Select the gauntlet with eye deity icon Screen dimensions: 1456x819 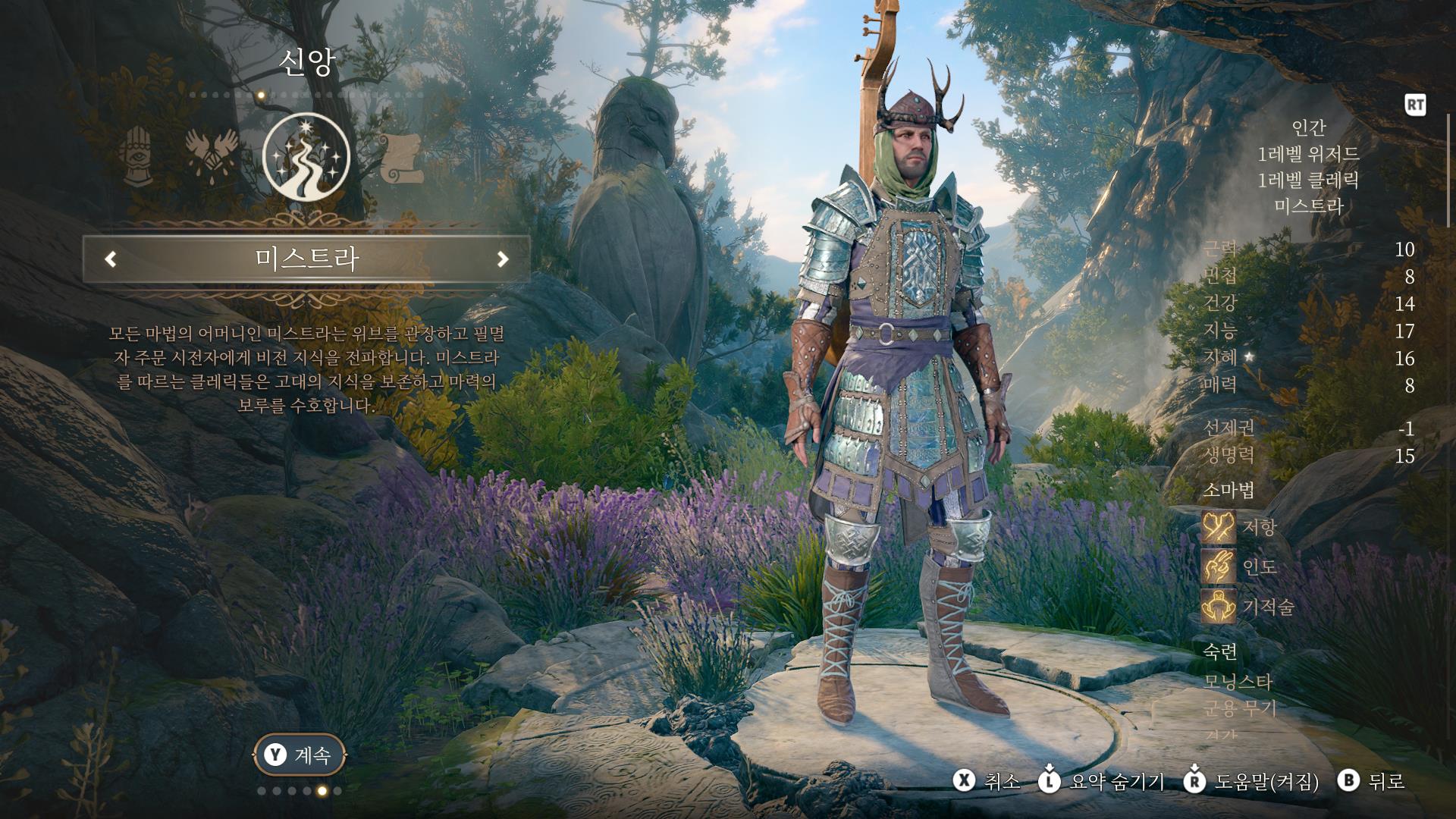(137, 155)
